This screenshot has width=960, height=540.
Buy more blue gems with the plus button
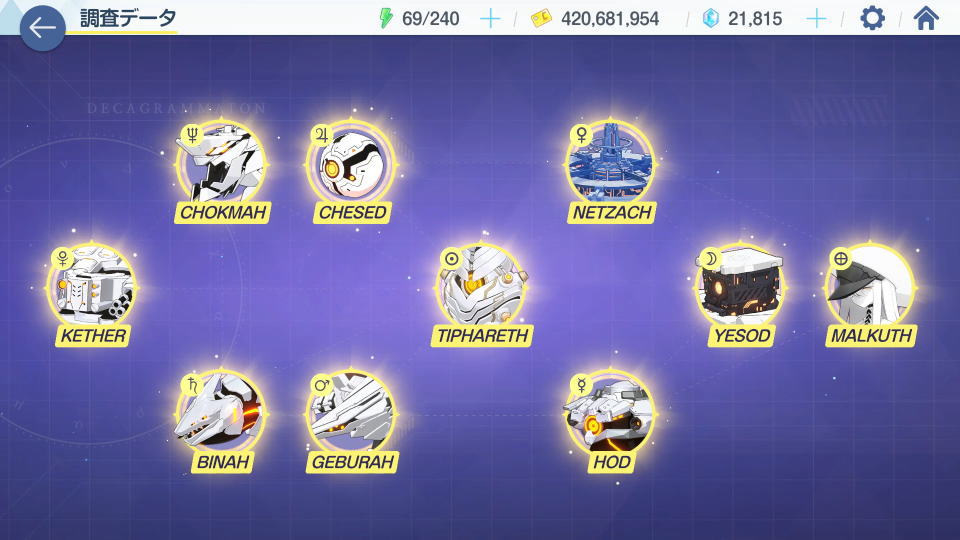click(x=817, y=18)
